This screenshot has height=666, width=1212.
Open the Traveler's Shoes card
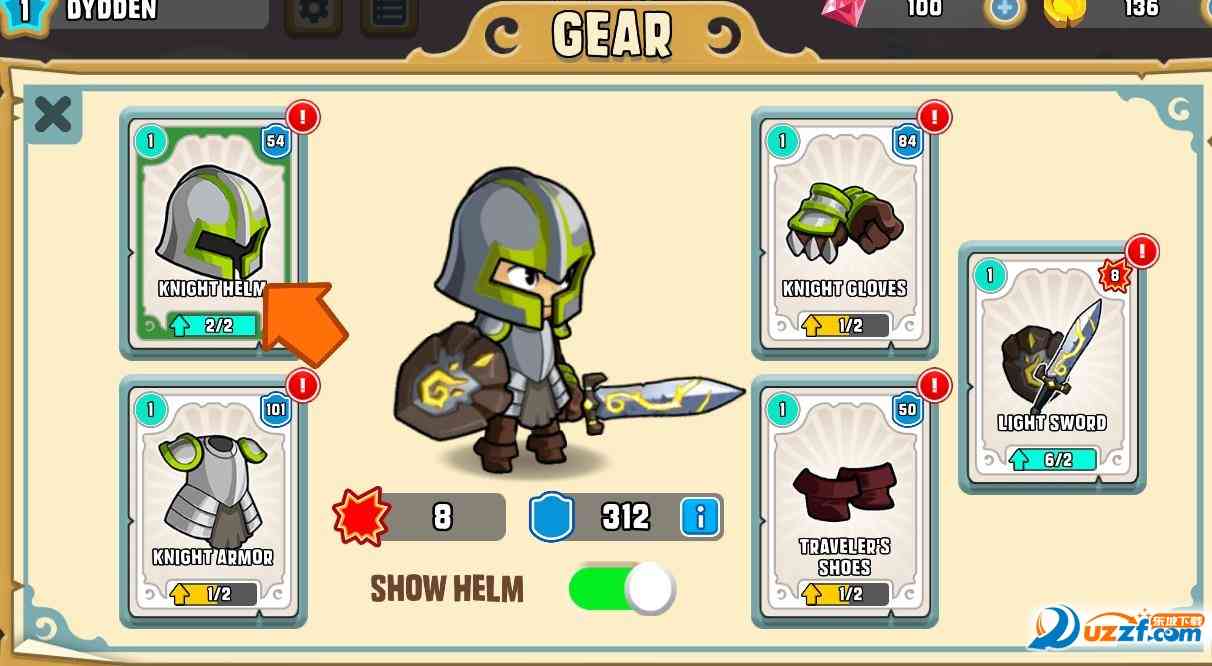tap(845, 500)
